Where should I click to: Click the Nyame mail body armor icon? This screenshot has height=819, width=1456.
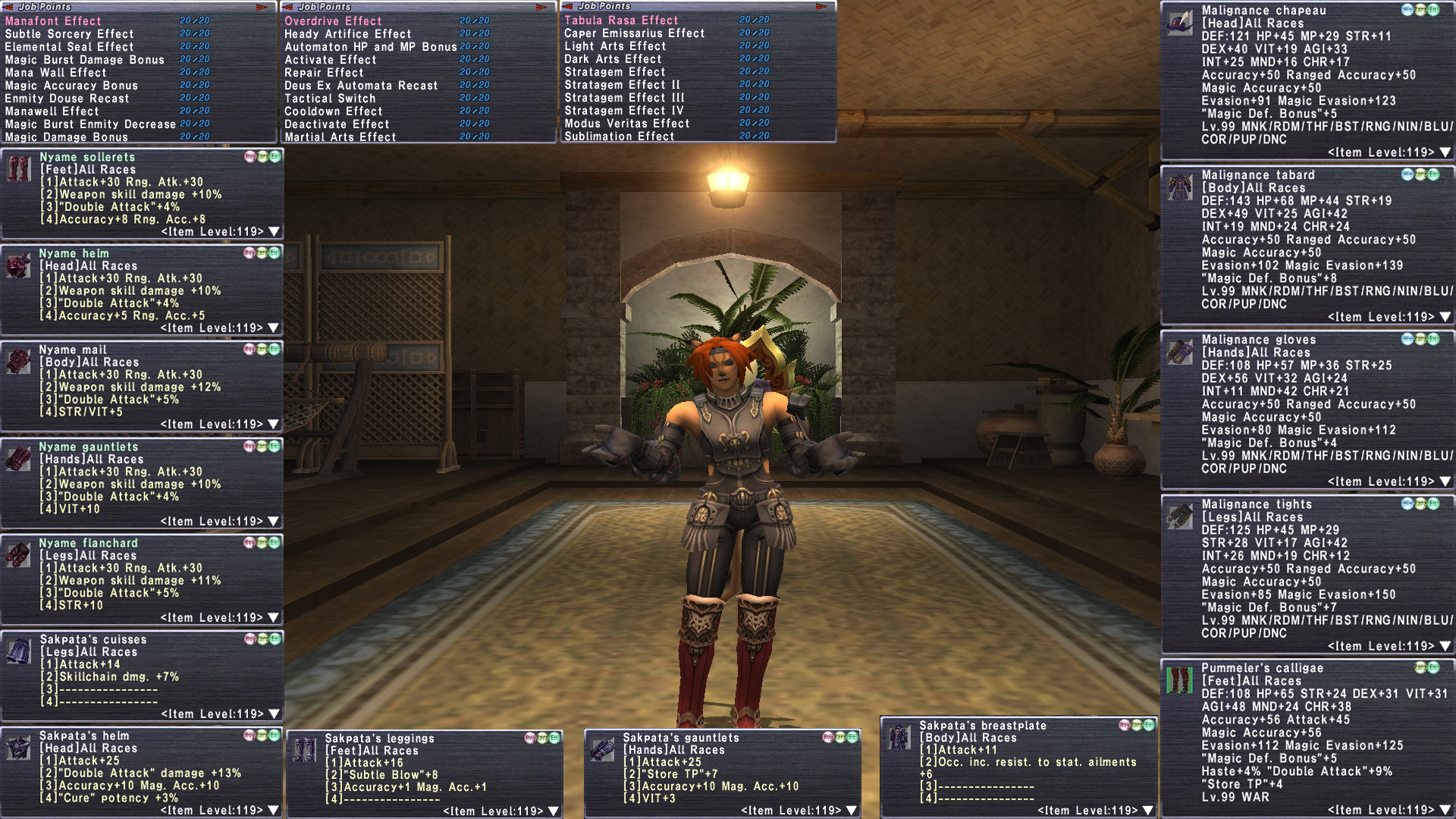point(18,362)
